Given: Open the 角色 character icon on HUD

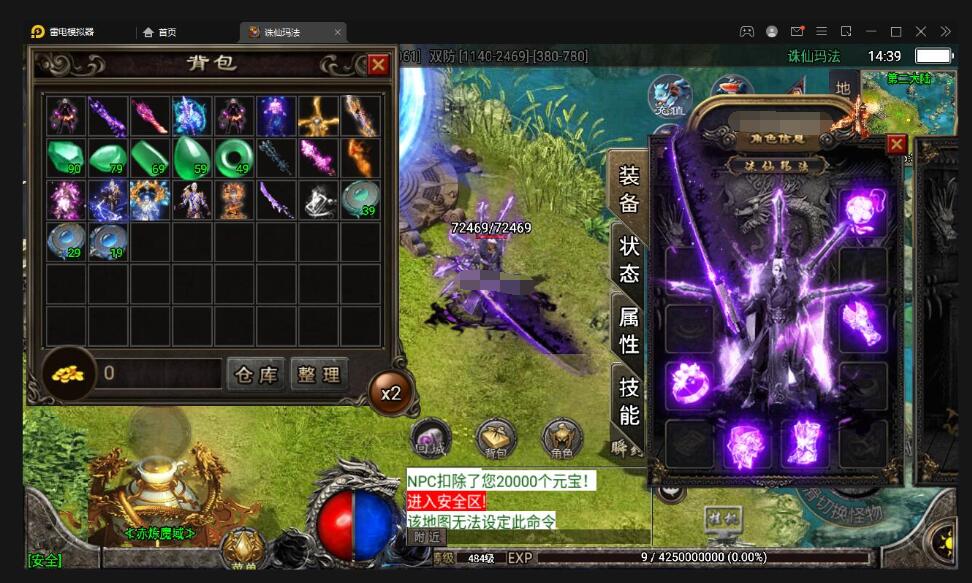Looking at the screenshot, I should click(562, 438).
